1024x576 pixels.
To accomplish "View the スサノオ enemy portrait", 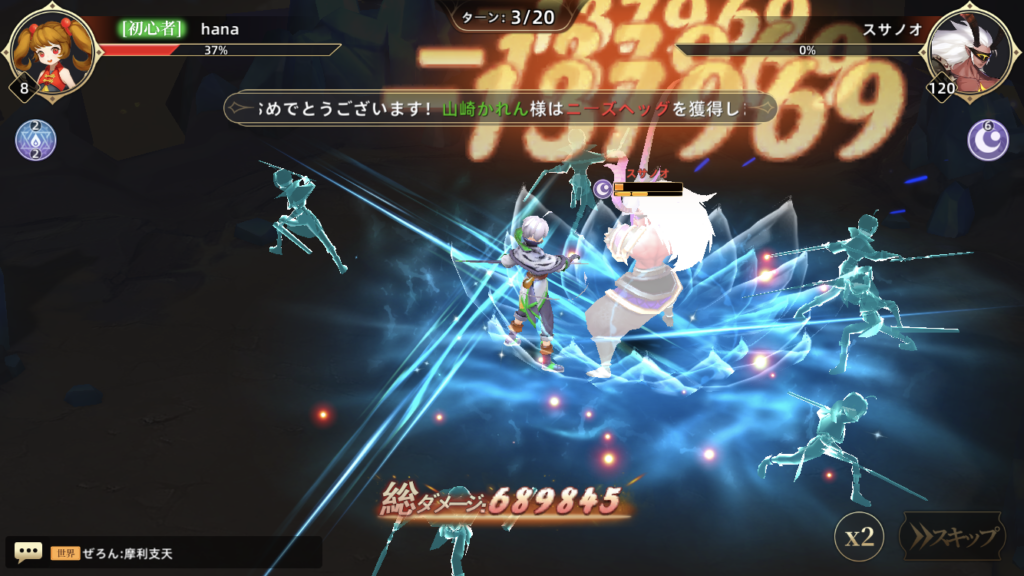I will pyautogui.click(x=970, y=47).
